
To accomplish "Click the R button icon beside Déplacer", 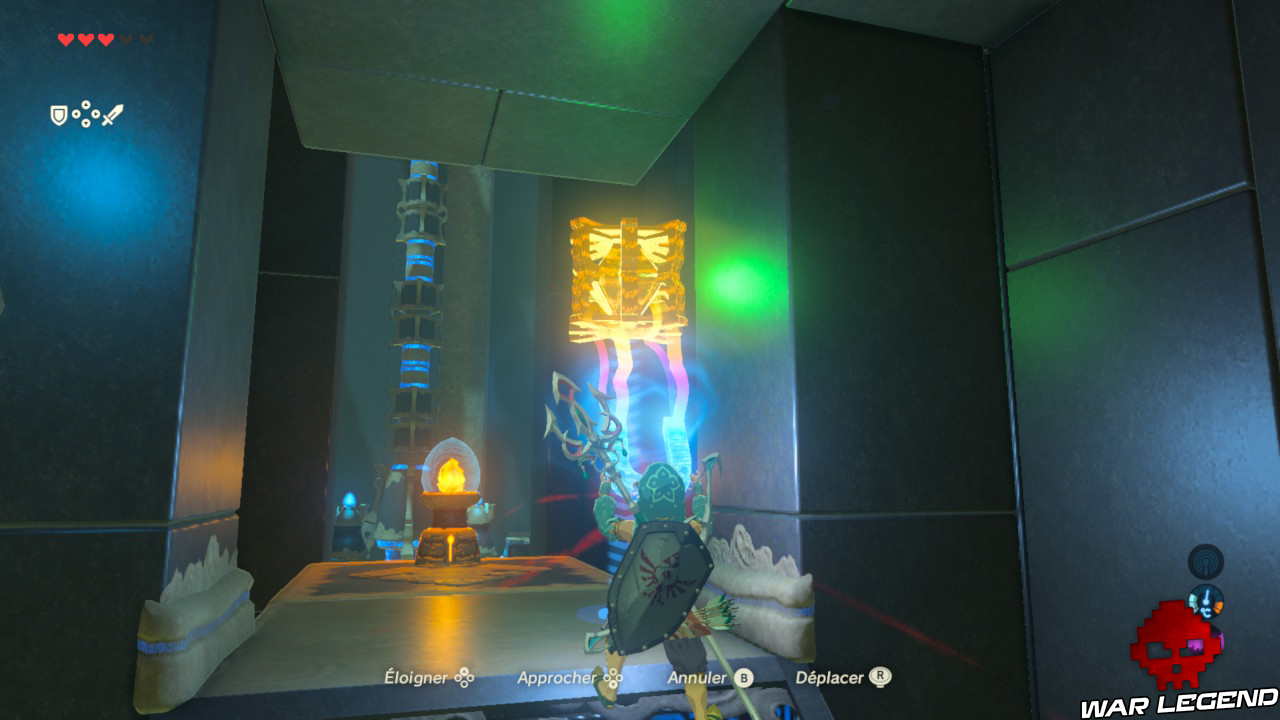I will click(878, 678).
